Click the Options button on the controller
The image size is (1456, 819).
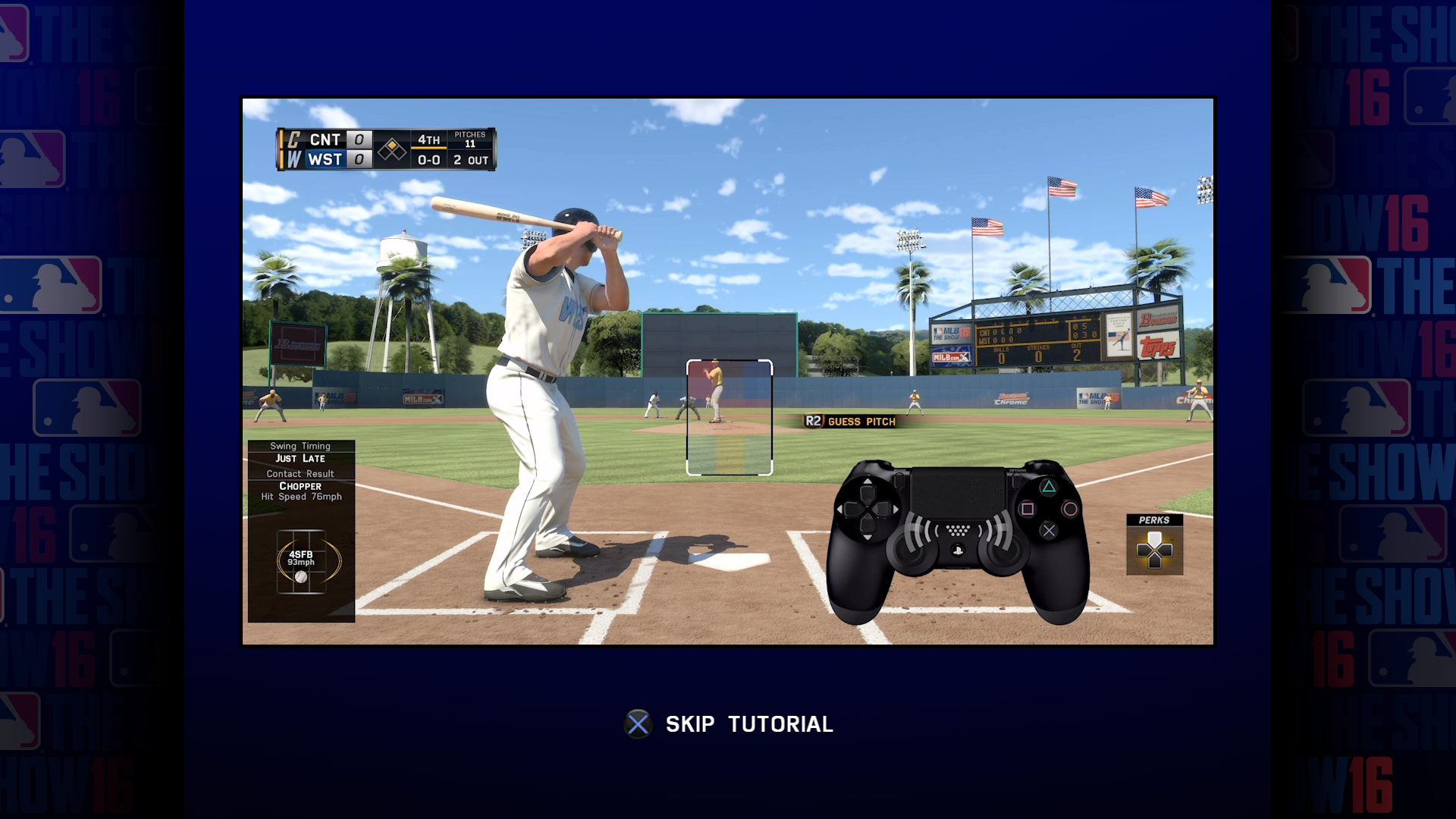pos(1016,482)
